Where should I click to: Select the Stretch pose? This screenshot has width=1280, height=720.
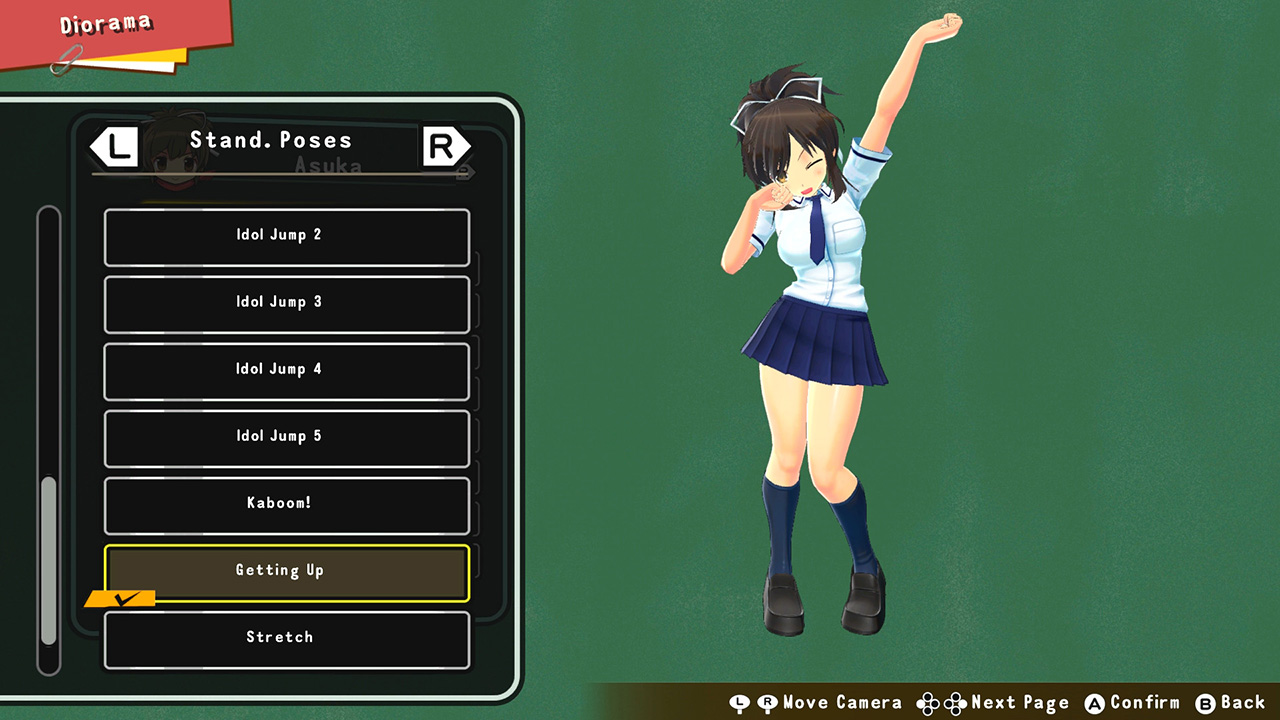[286, 637]
